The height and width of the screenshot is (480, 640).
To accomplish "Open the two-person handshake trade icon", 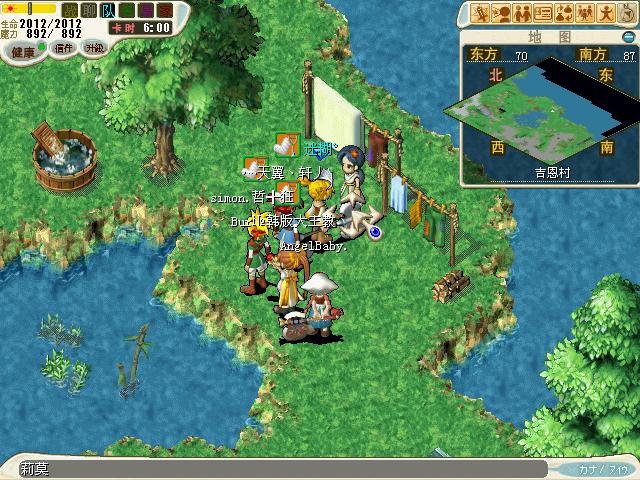I will 523,13.
